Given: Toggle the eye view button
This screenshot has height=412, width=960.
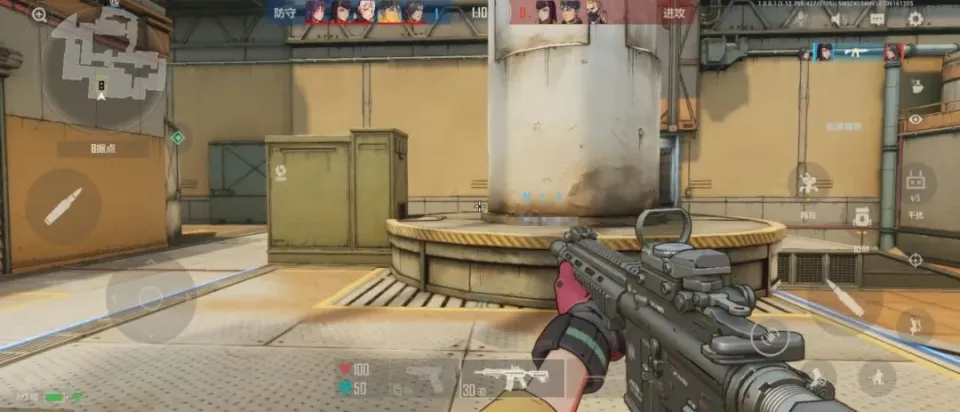Looking at the screenshot, I should tap(915, 119).
